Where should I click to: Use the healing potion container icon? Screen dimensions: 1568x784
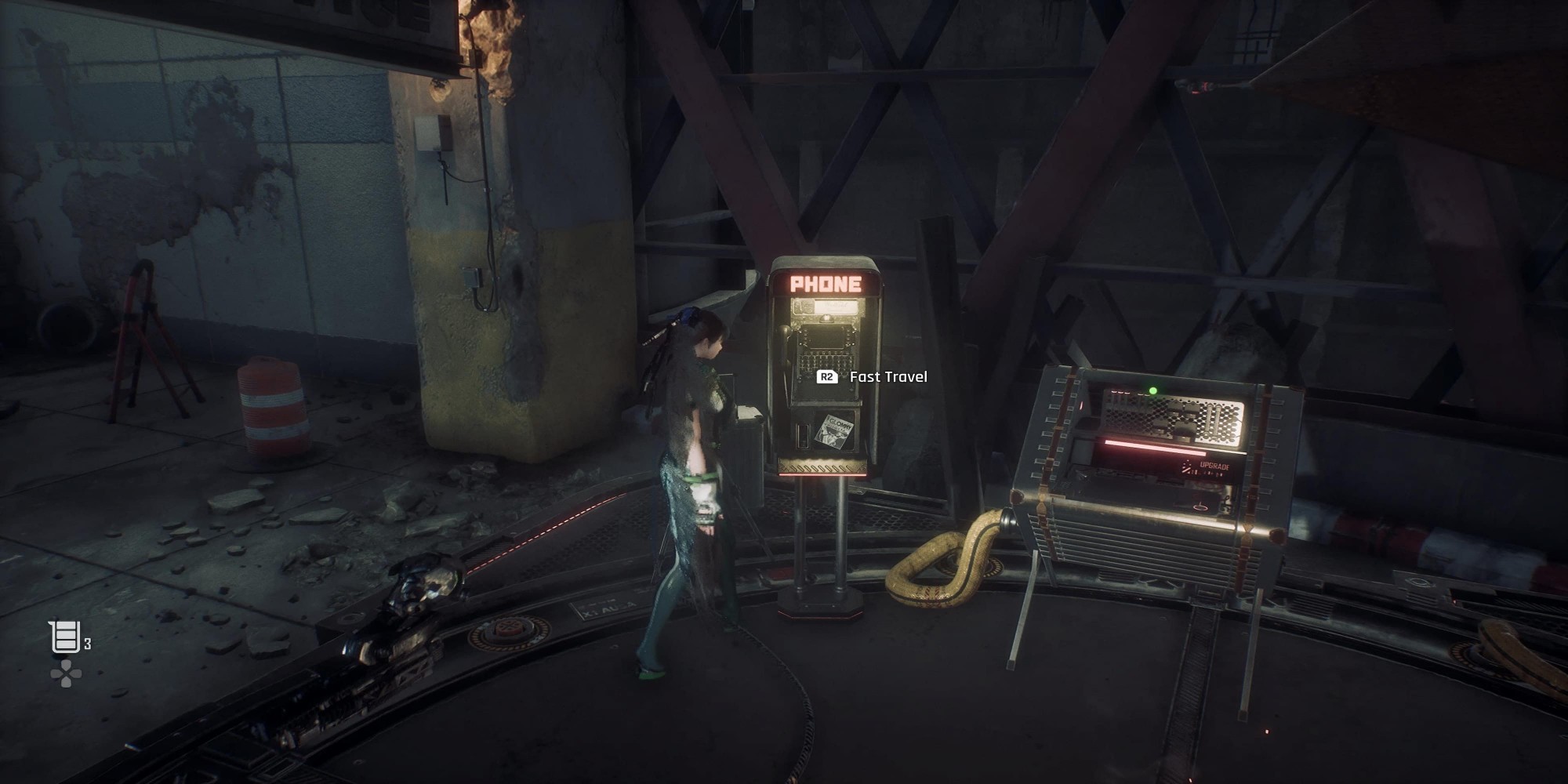(x=65, y=637)
